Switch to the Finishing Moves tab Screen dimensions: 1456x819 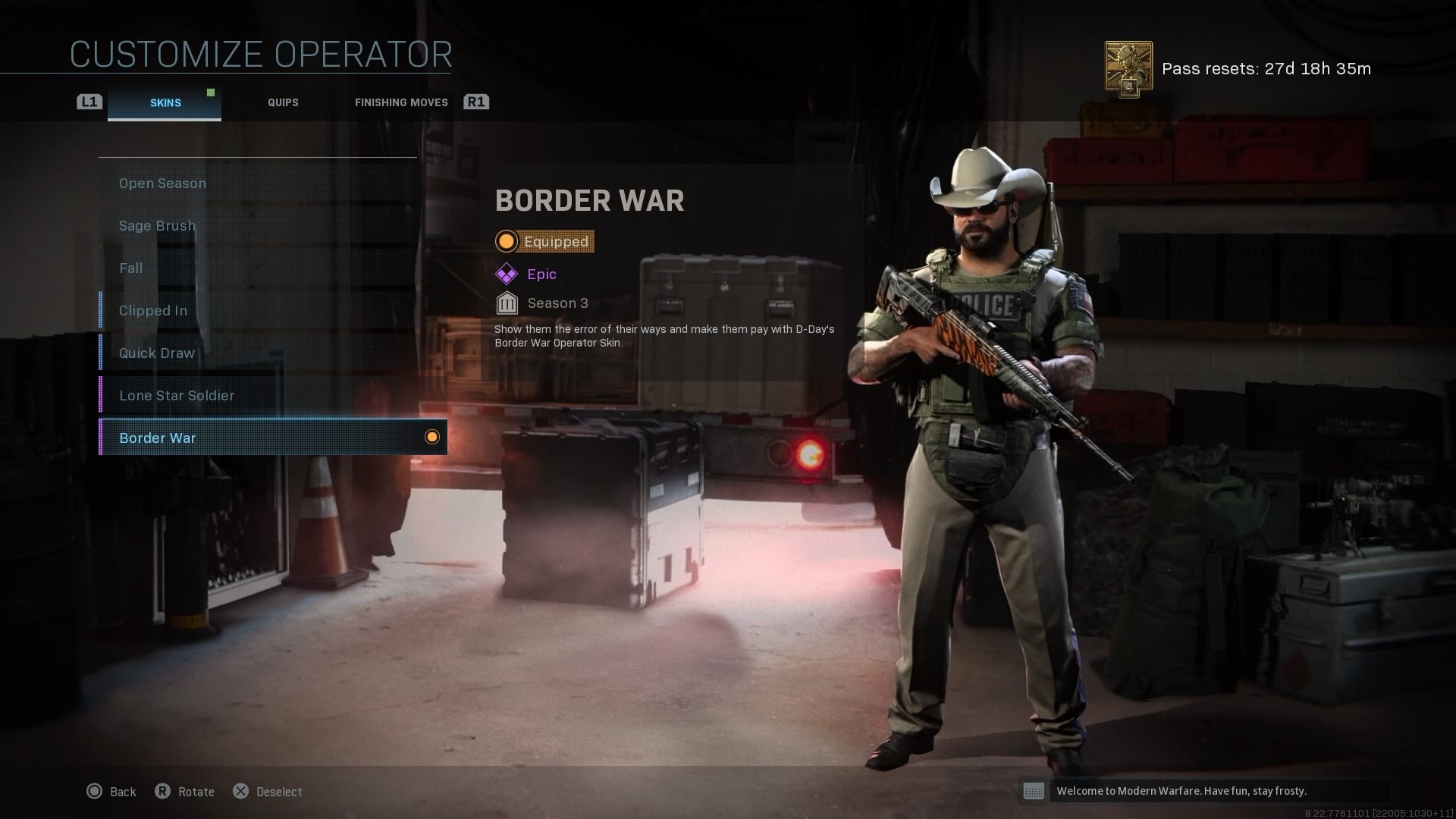(401, 103)
